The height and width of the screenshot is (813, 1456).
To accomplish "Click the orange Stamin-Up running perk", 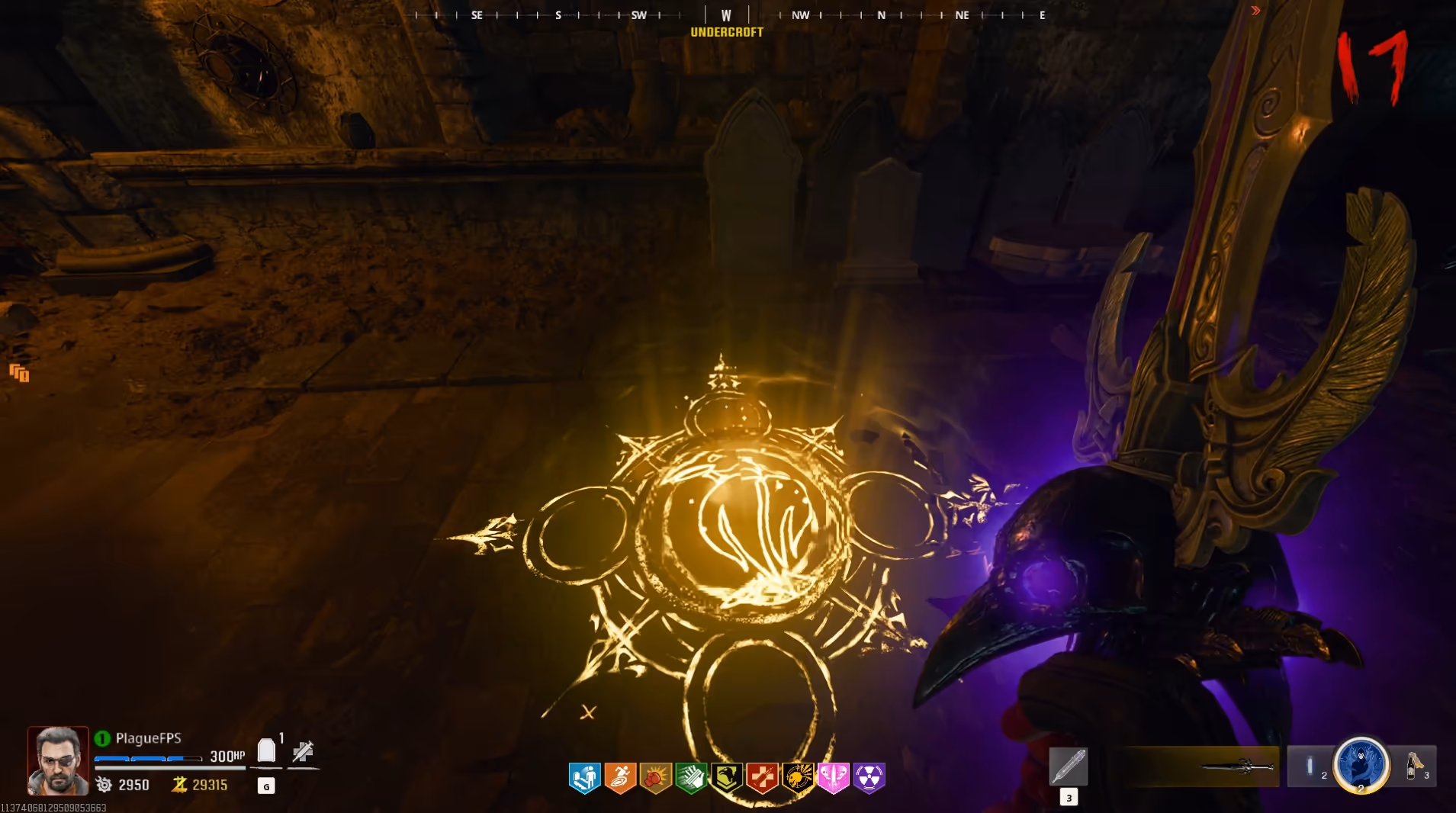I will click(620, 778).
